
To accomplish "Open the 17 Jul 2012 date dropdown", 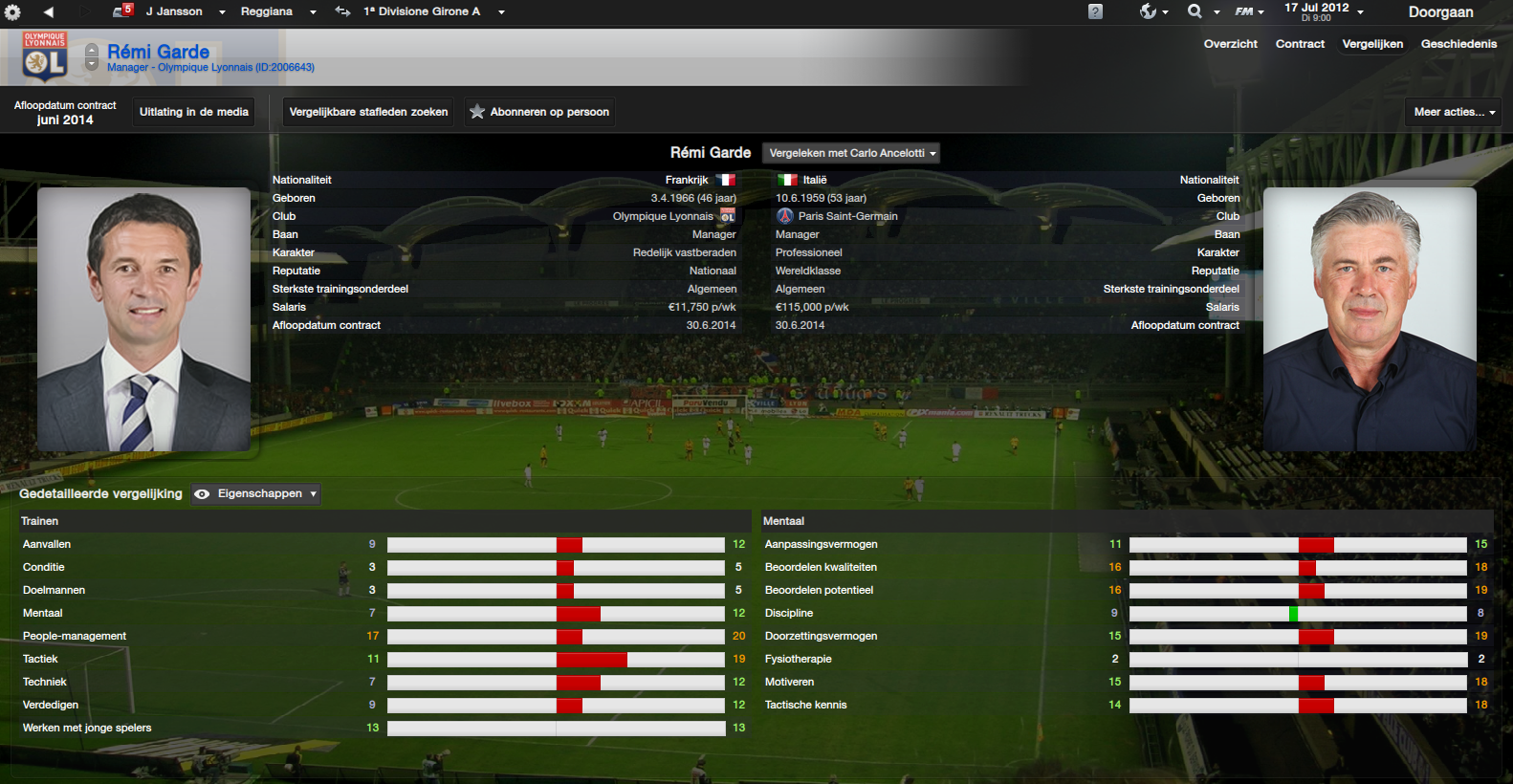I will pyautogui.click(x=1324, y=11).
